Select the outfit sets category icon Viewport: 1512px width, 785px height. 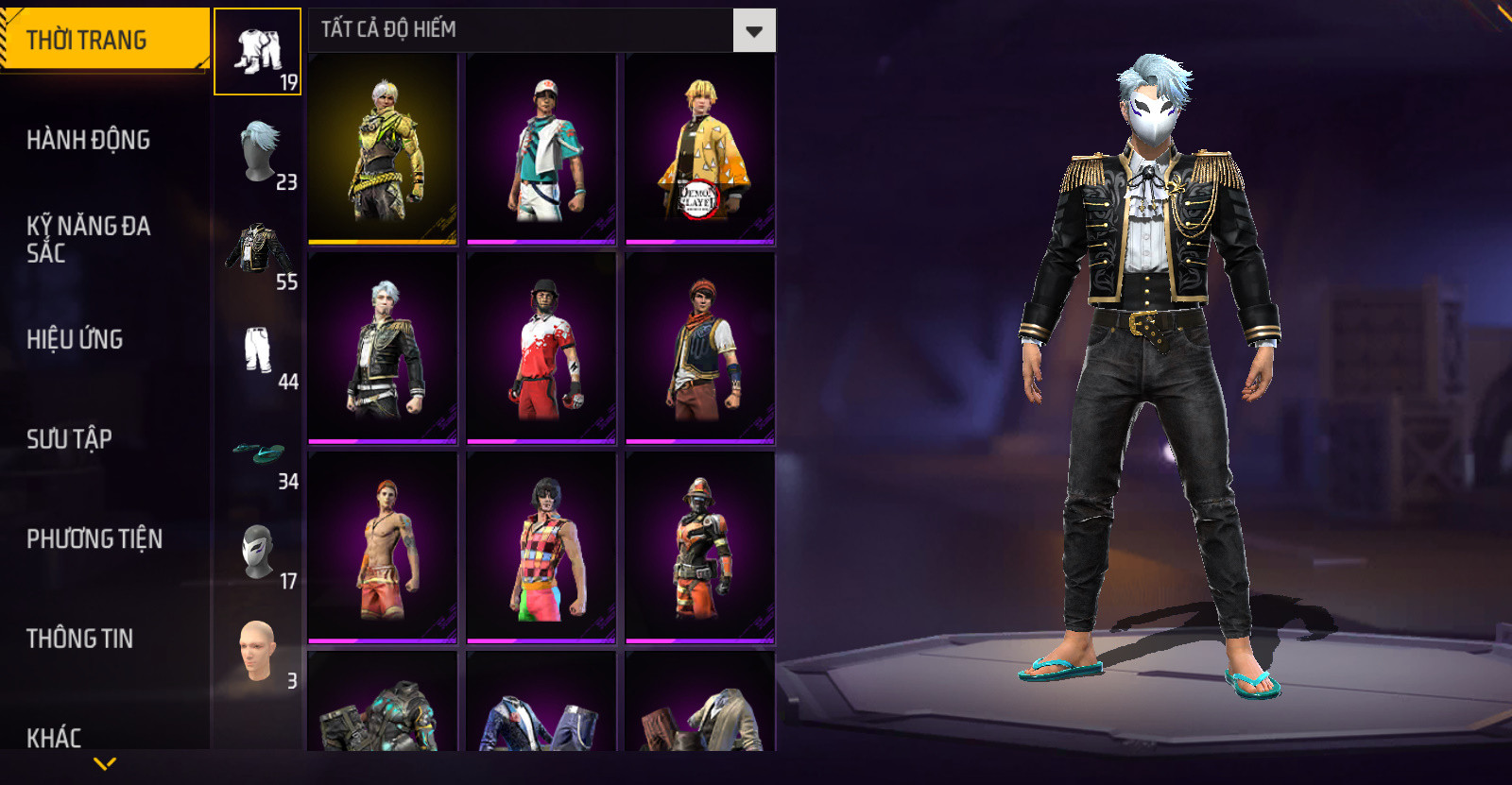(257, 52)
